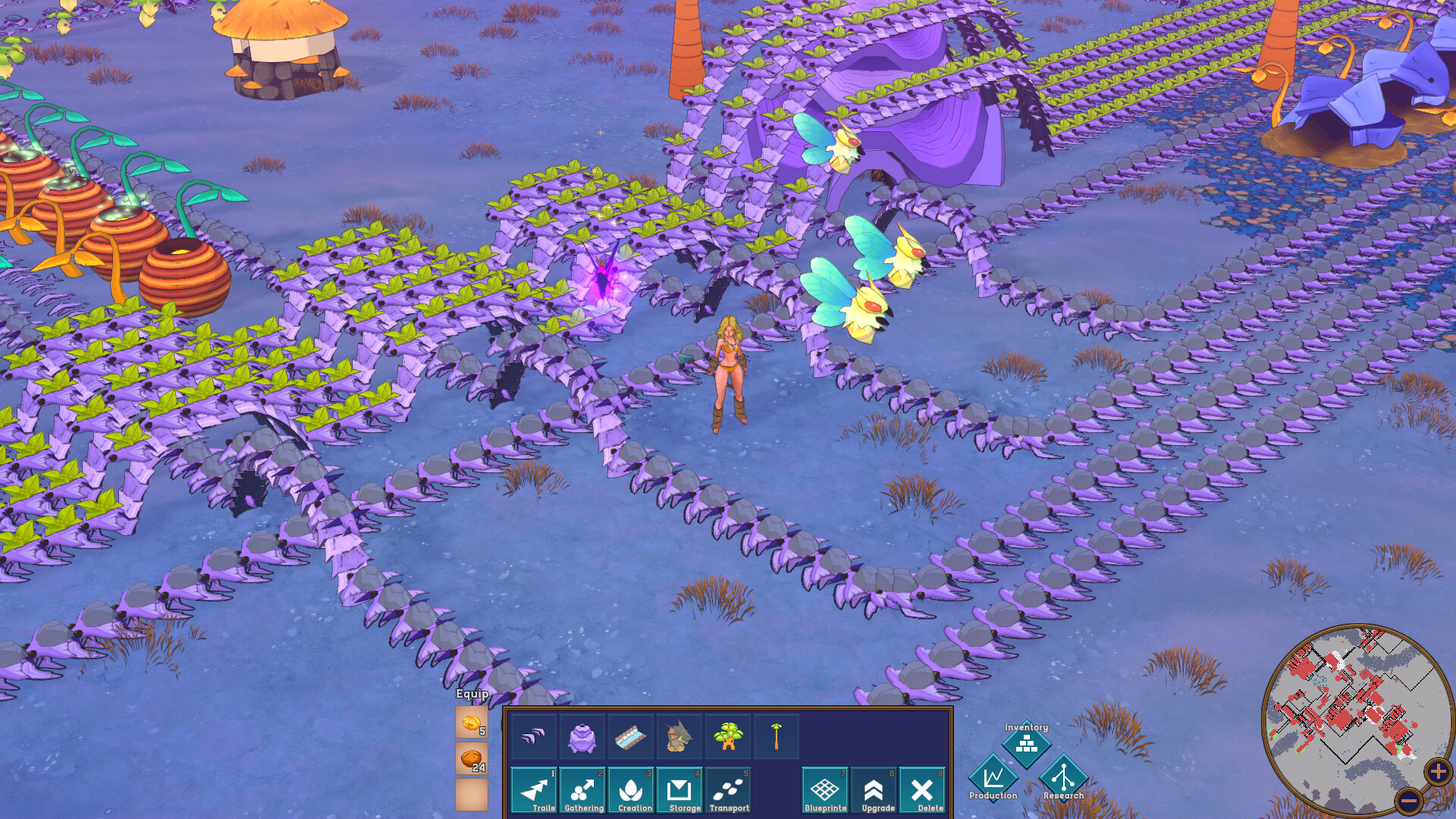Pick the purple pot item from the hotbar

coord(582,736)
